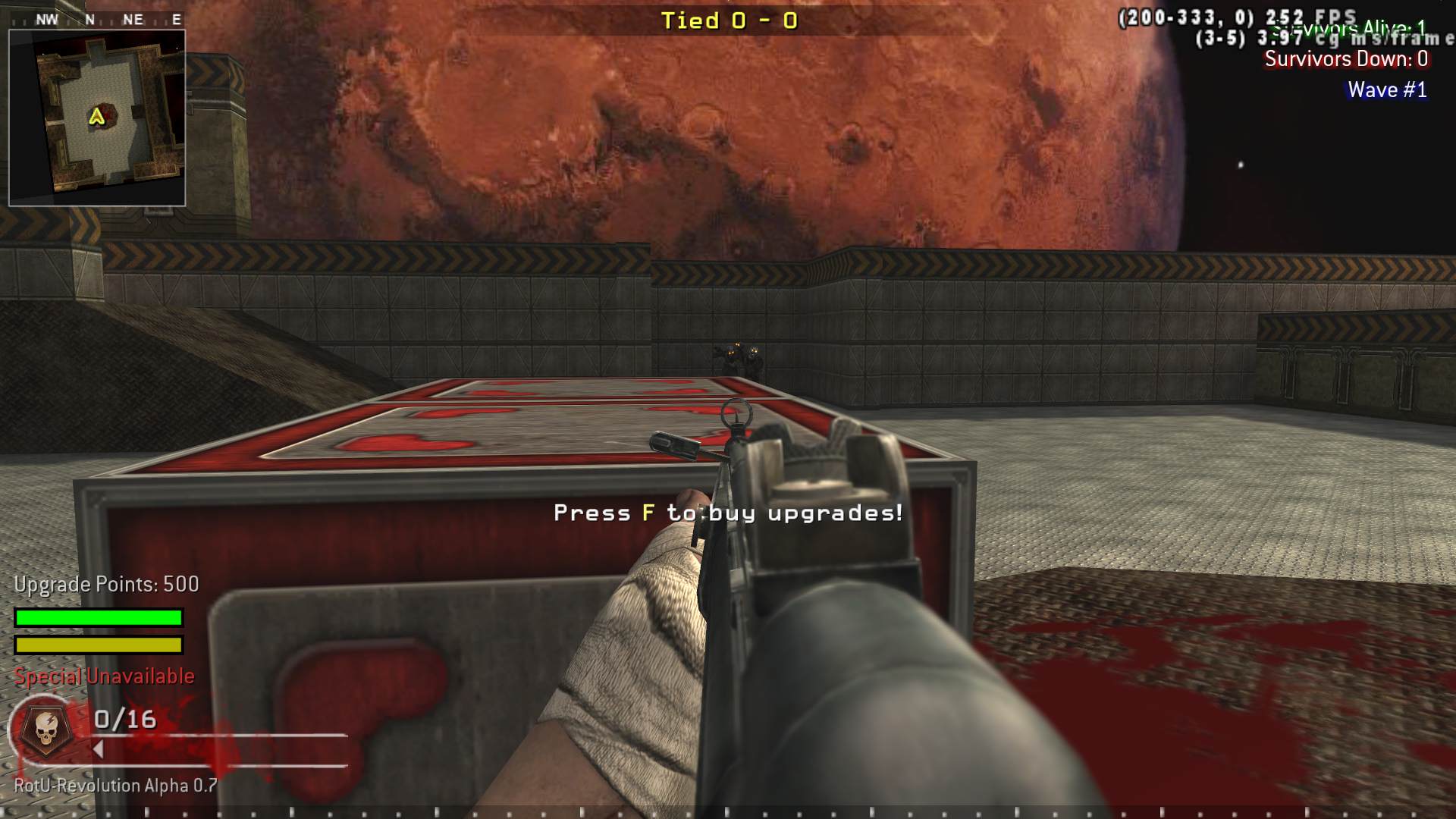Select the Tied 0 - 0 scoreboard header
Image resolution: width=1456 pixels, height=819 pixels.
click(x=728, y=20)
